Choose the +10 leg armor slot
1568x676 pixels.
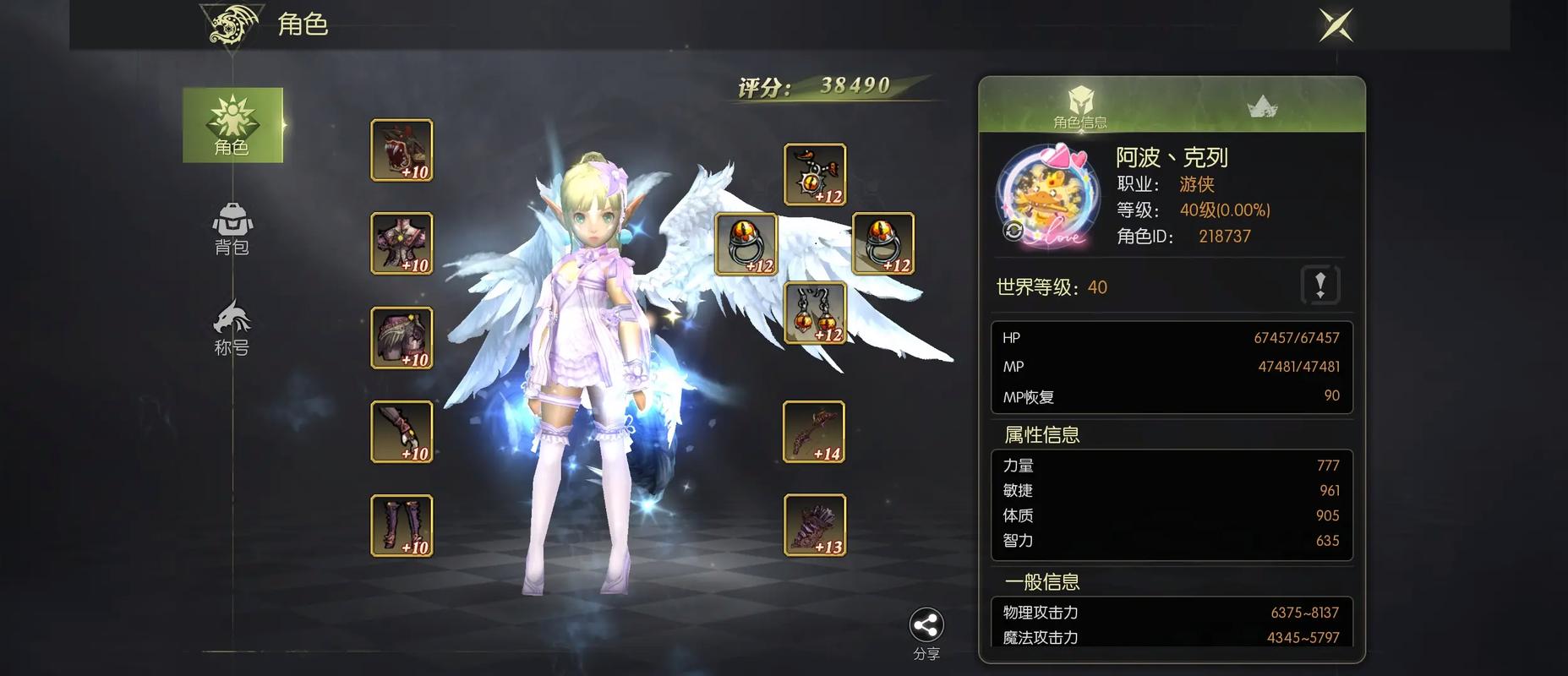(402, 338)
